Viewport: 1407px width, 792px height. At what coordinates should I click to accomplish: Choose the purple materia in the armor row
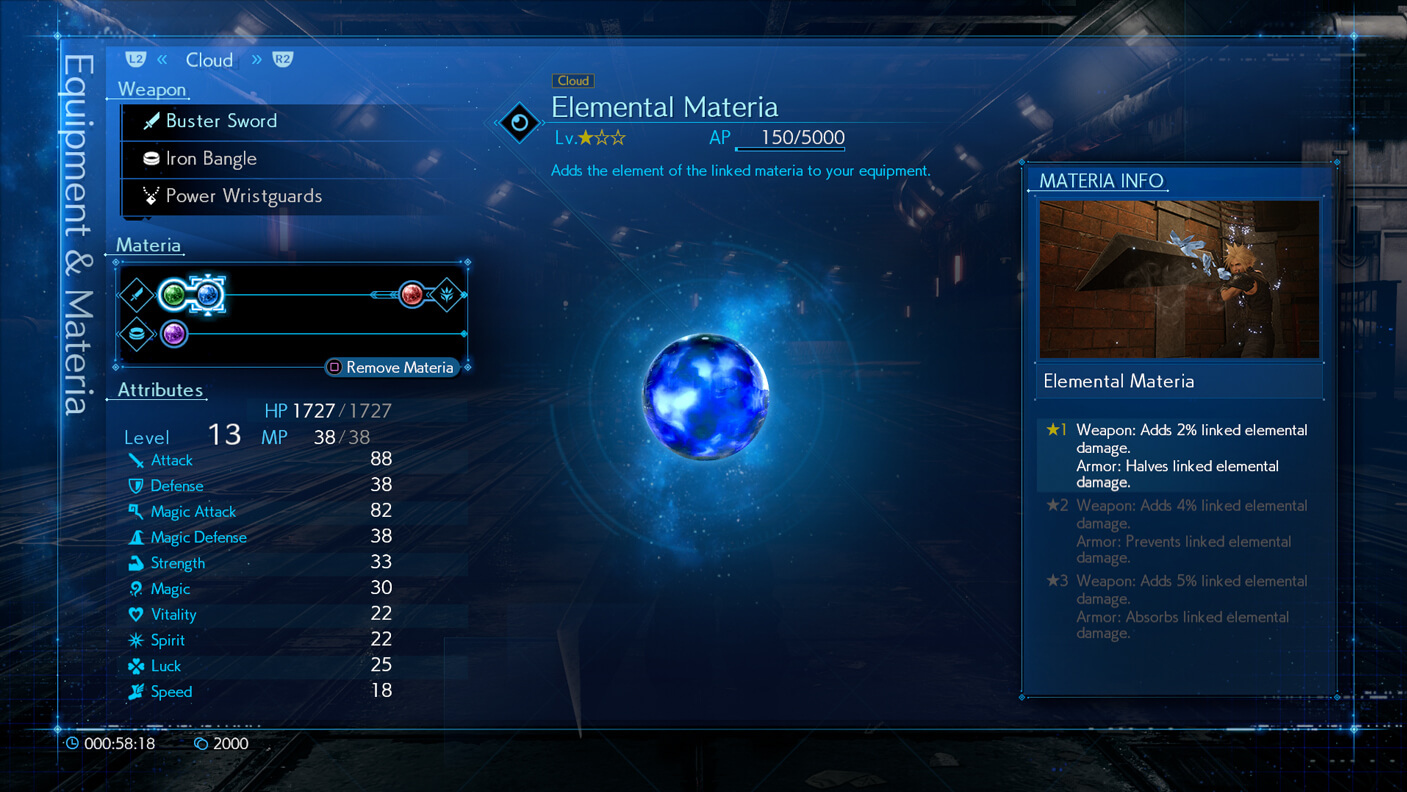coord(174,333)
